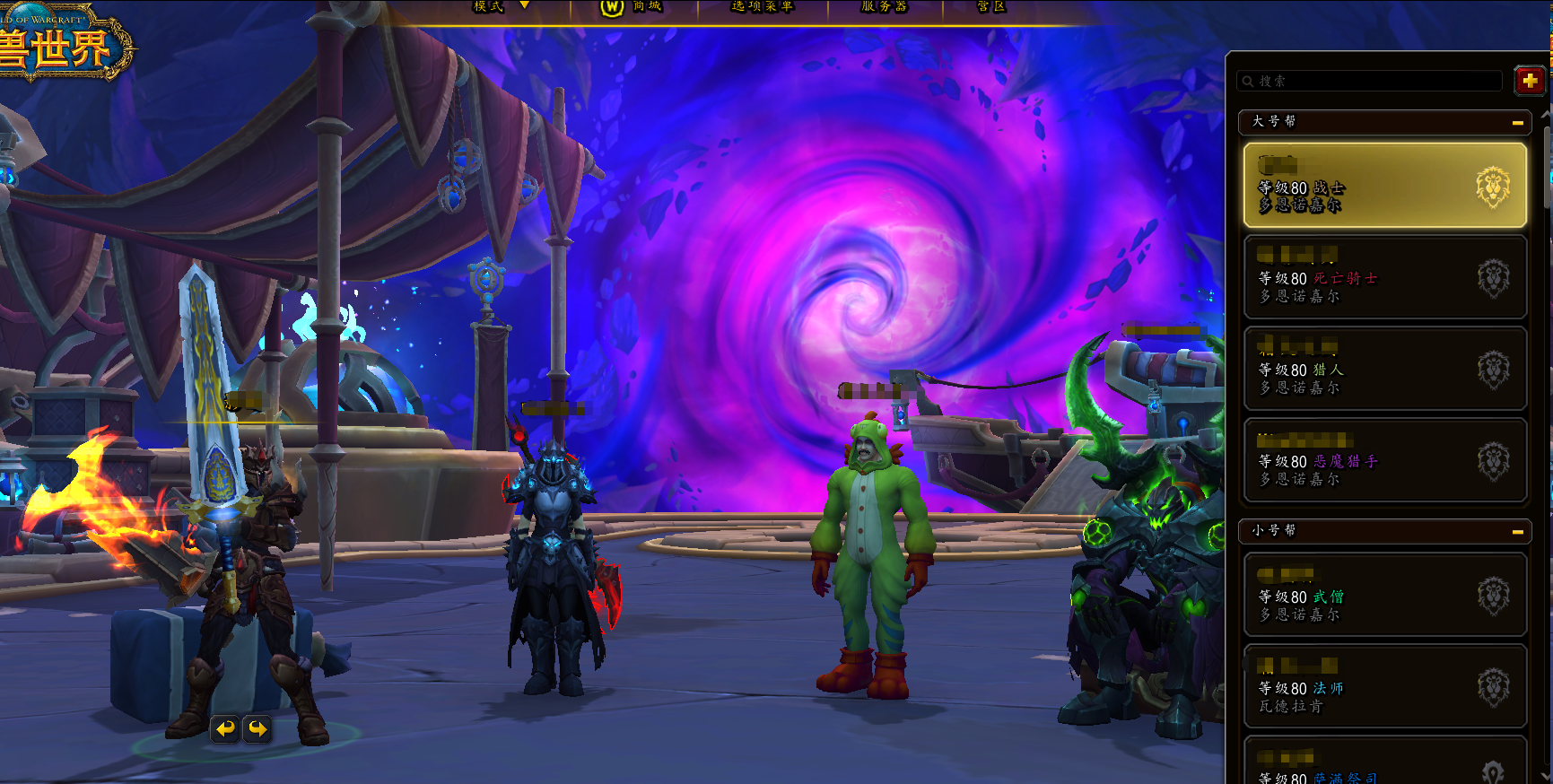Collapse the 大号帮 character group

(x=1517, y=123)
